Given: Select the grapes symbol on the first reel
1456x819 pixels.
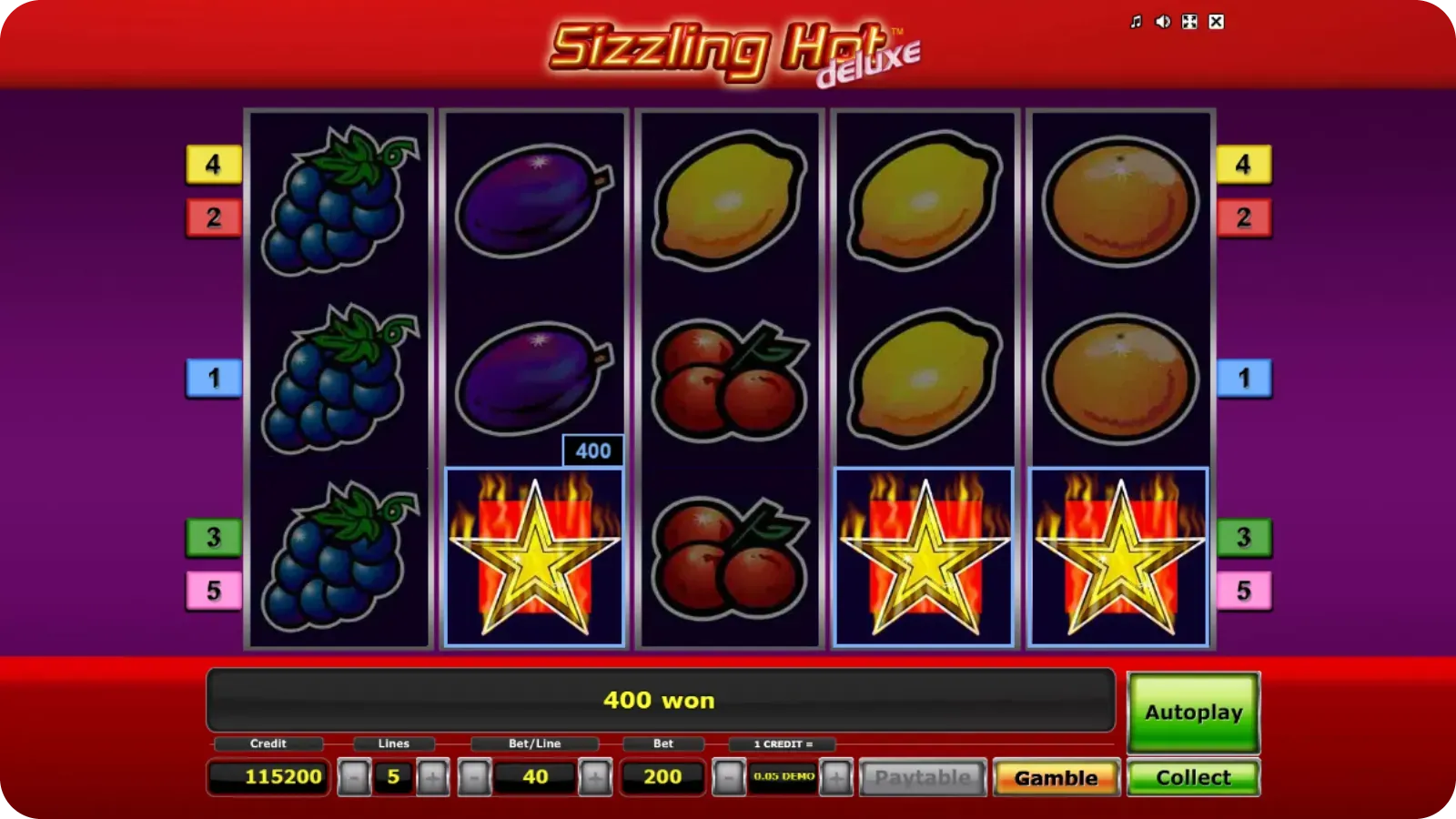Looking at the screenshot, I should [x=339, y=378].
